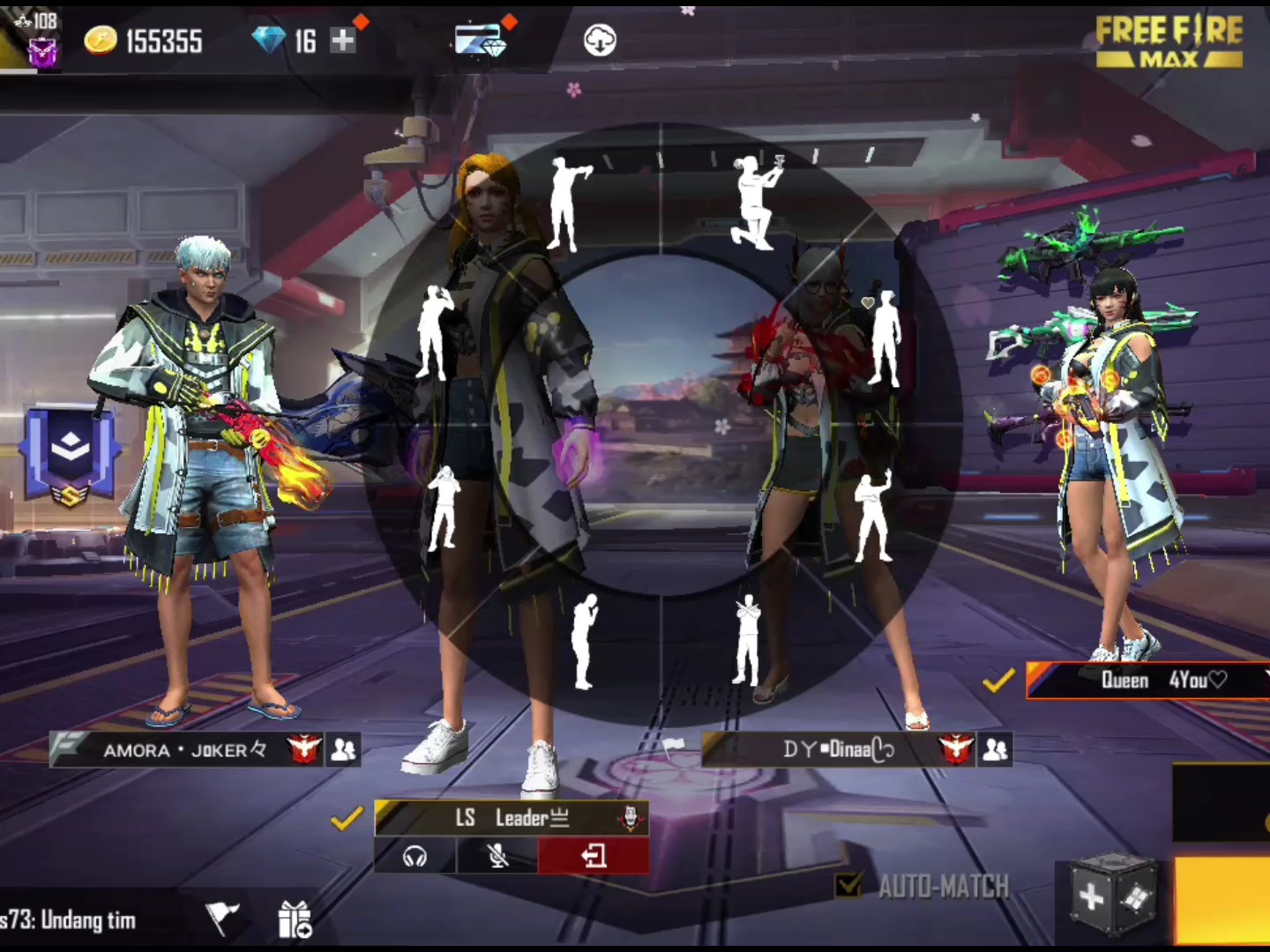Select the Queen 4You name plate
The height and width of the screenshot is (952, 1270).
click(x=1147, y=680)
